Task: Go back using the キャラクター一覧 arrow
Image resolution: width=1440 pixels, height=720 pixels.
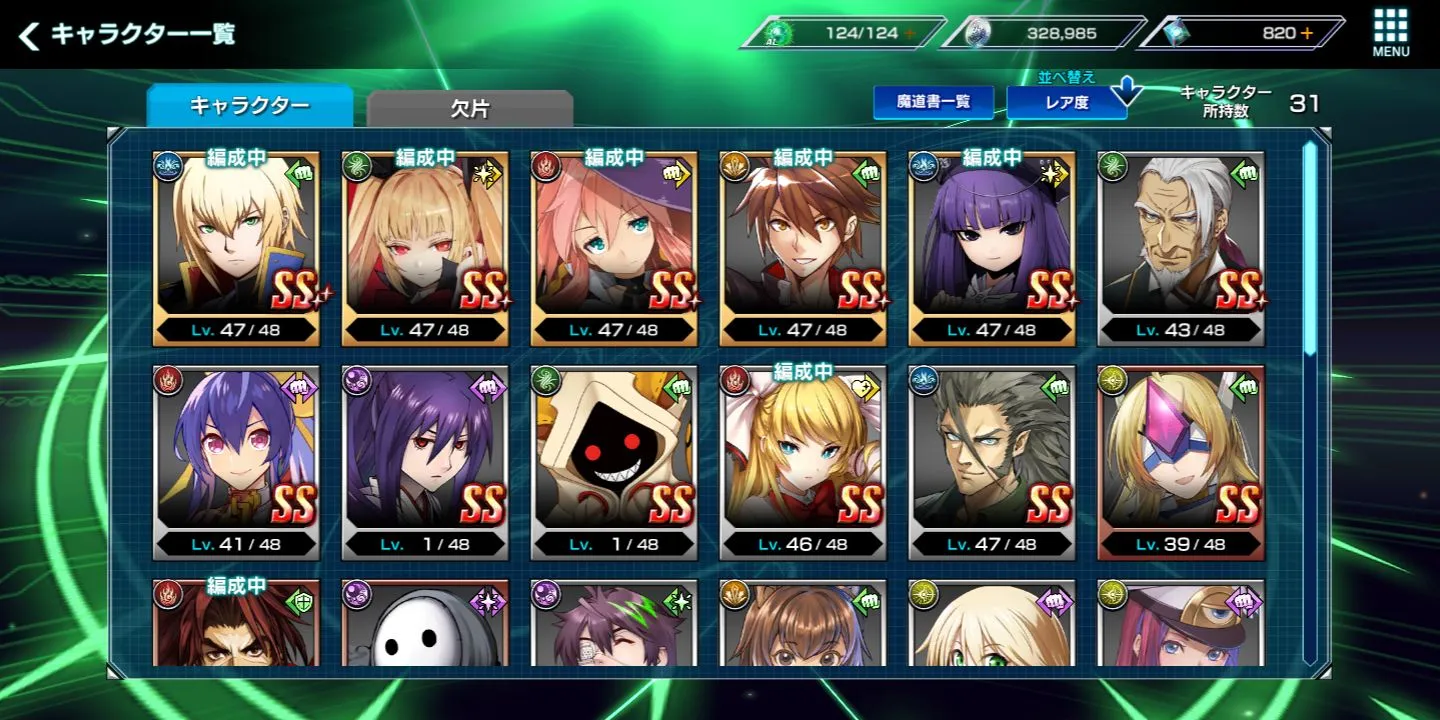Action: [x=30, y=37]
